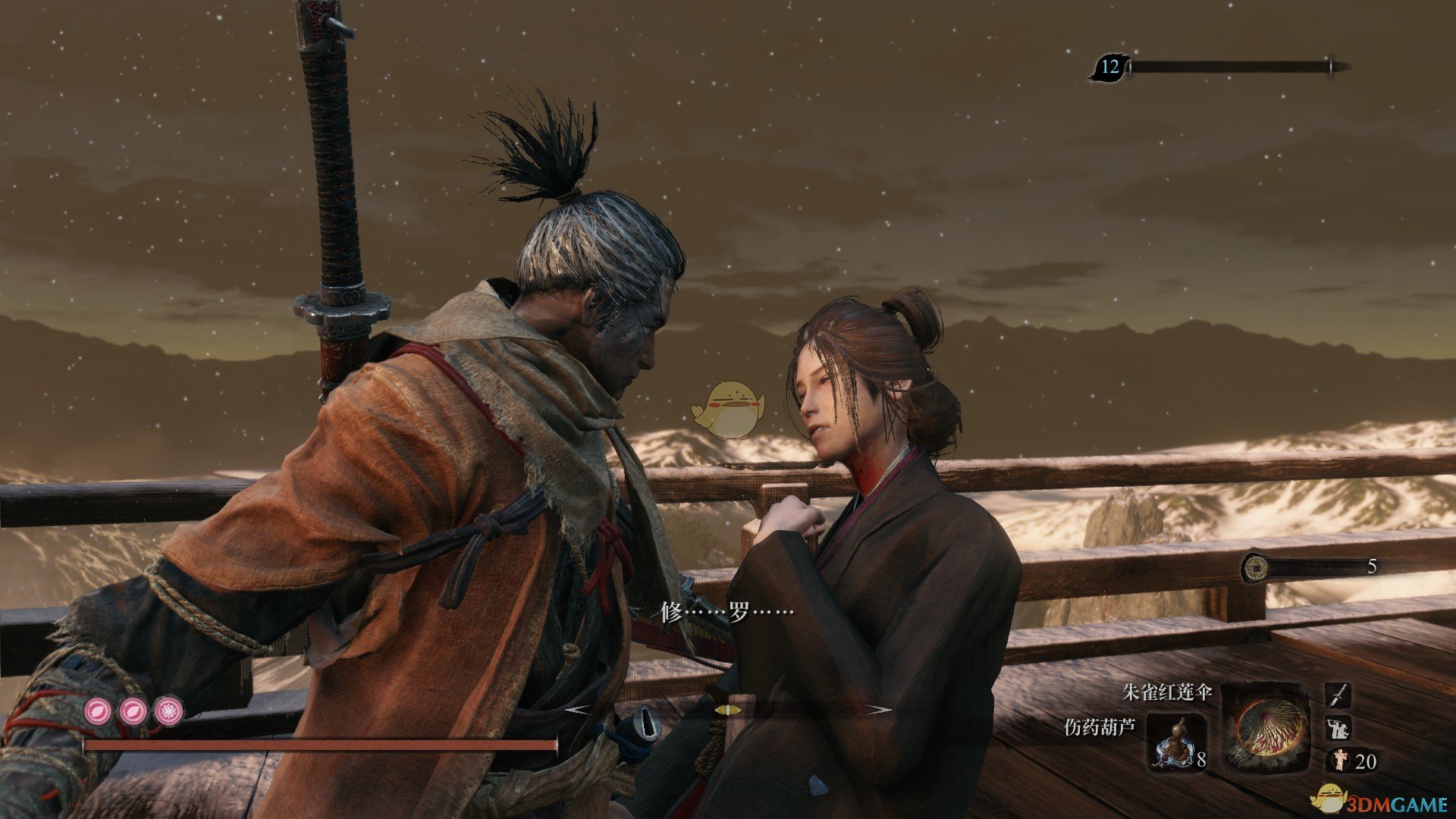This screenshot has width=1456, height=819.
Task: Click the spirit emblem paper-doll icon
Action: (1339, 760)
